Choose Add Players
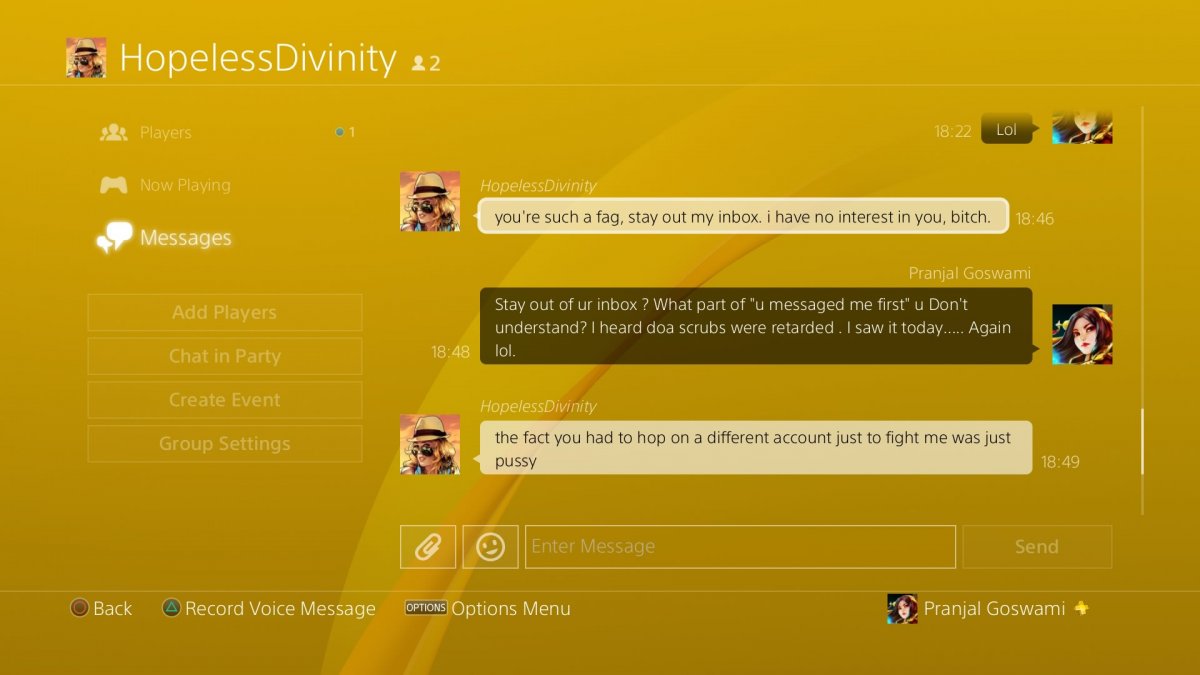This screenshot has width=1200, height=675. (225, 312)
